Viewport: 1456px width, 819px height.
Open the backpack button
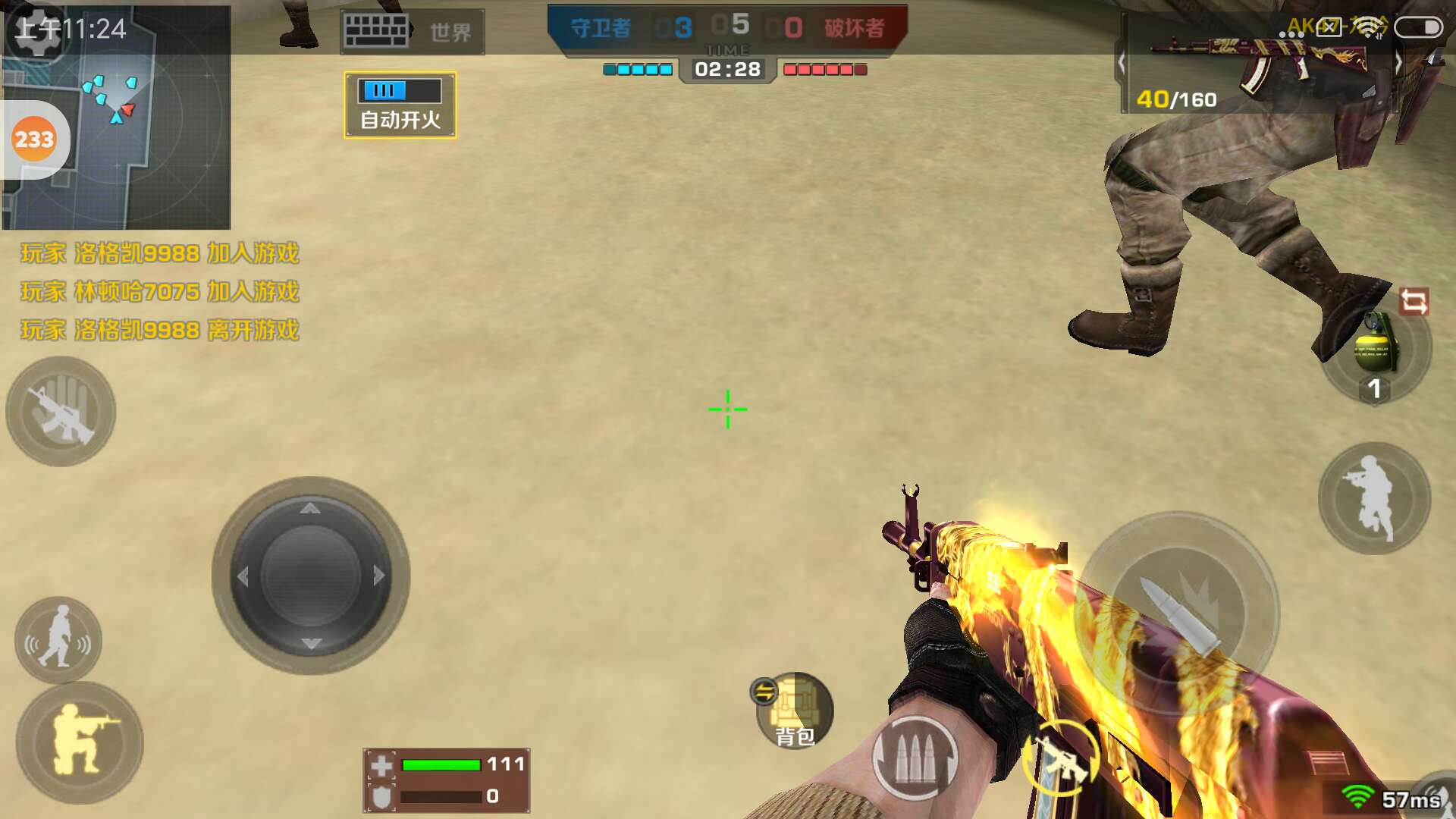795,711
